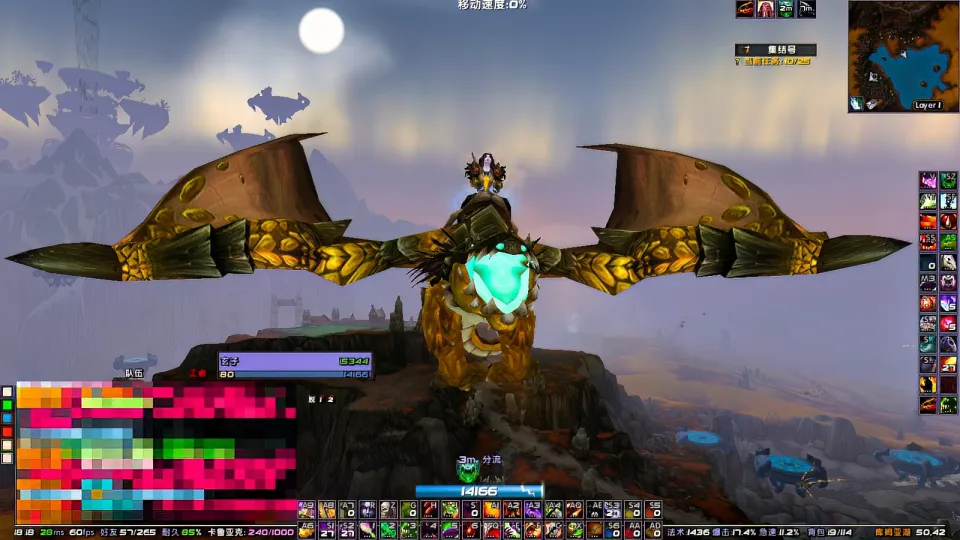Activate the action slot keybound A6
The width and height of the screenshot is (960, 540).
(306, 528)
